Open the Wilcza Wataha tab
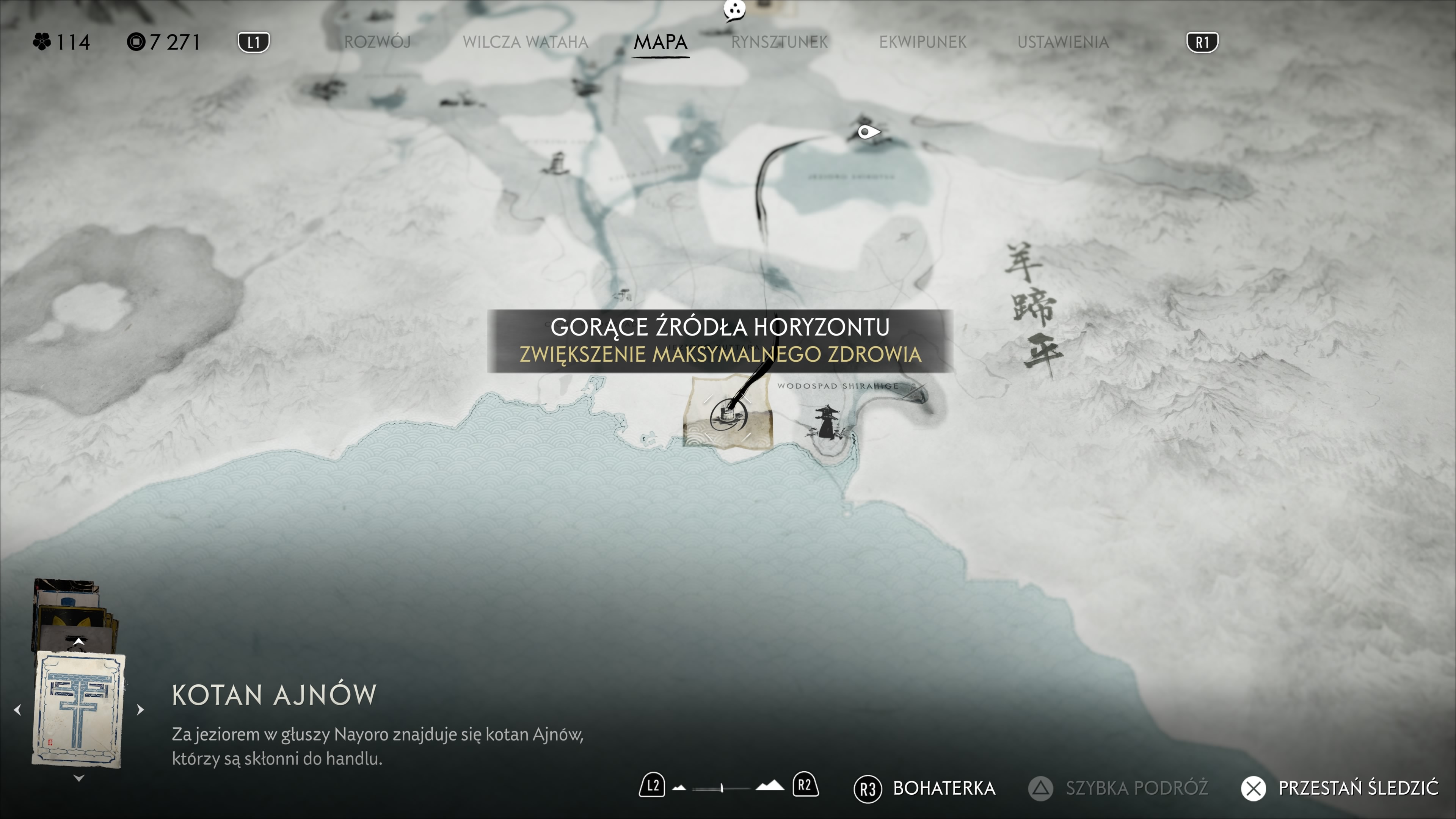 [525, 42]
